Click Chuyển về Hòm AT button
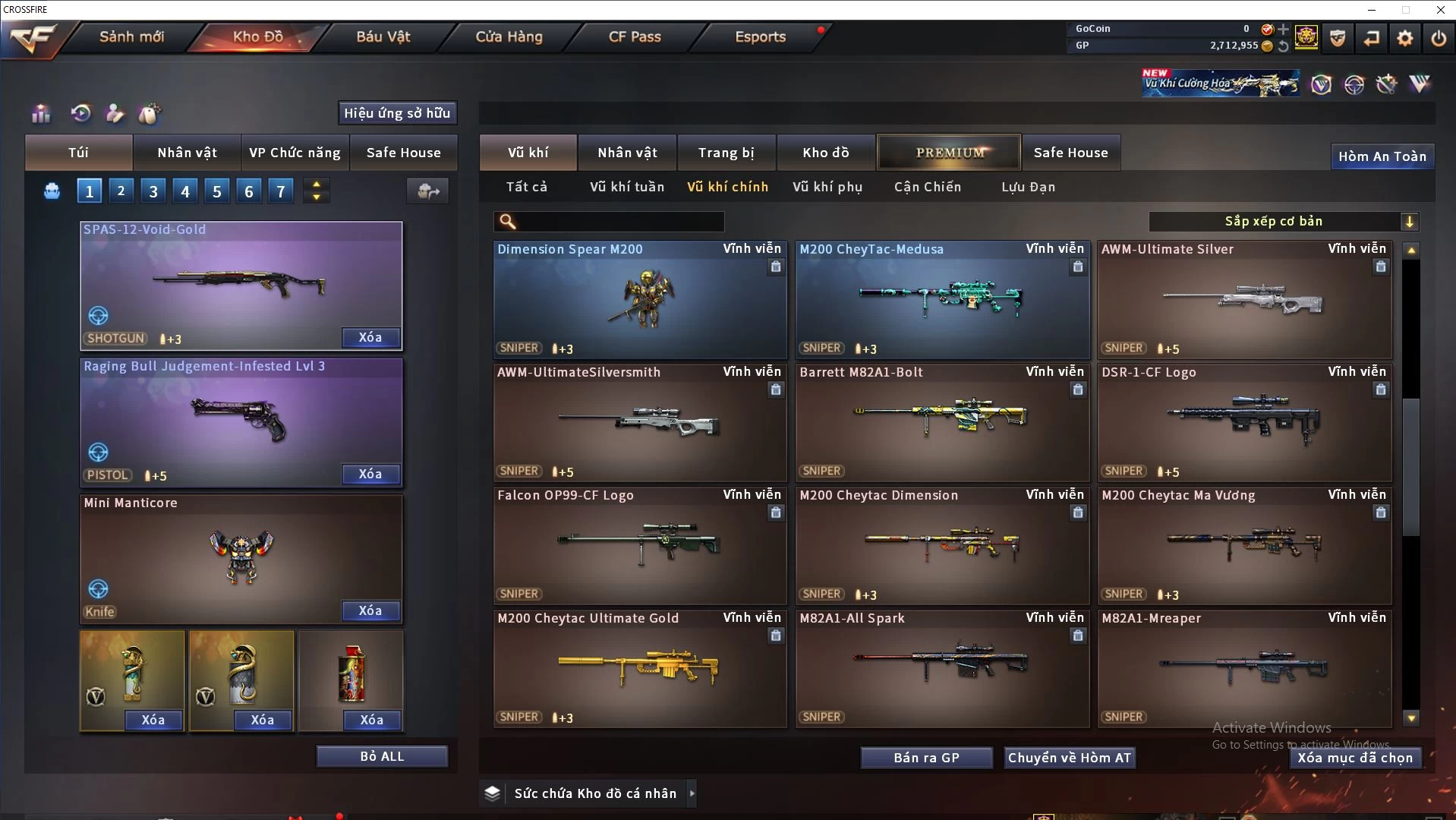 pos(1069,758)
